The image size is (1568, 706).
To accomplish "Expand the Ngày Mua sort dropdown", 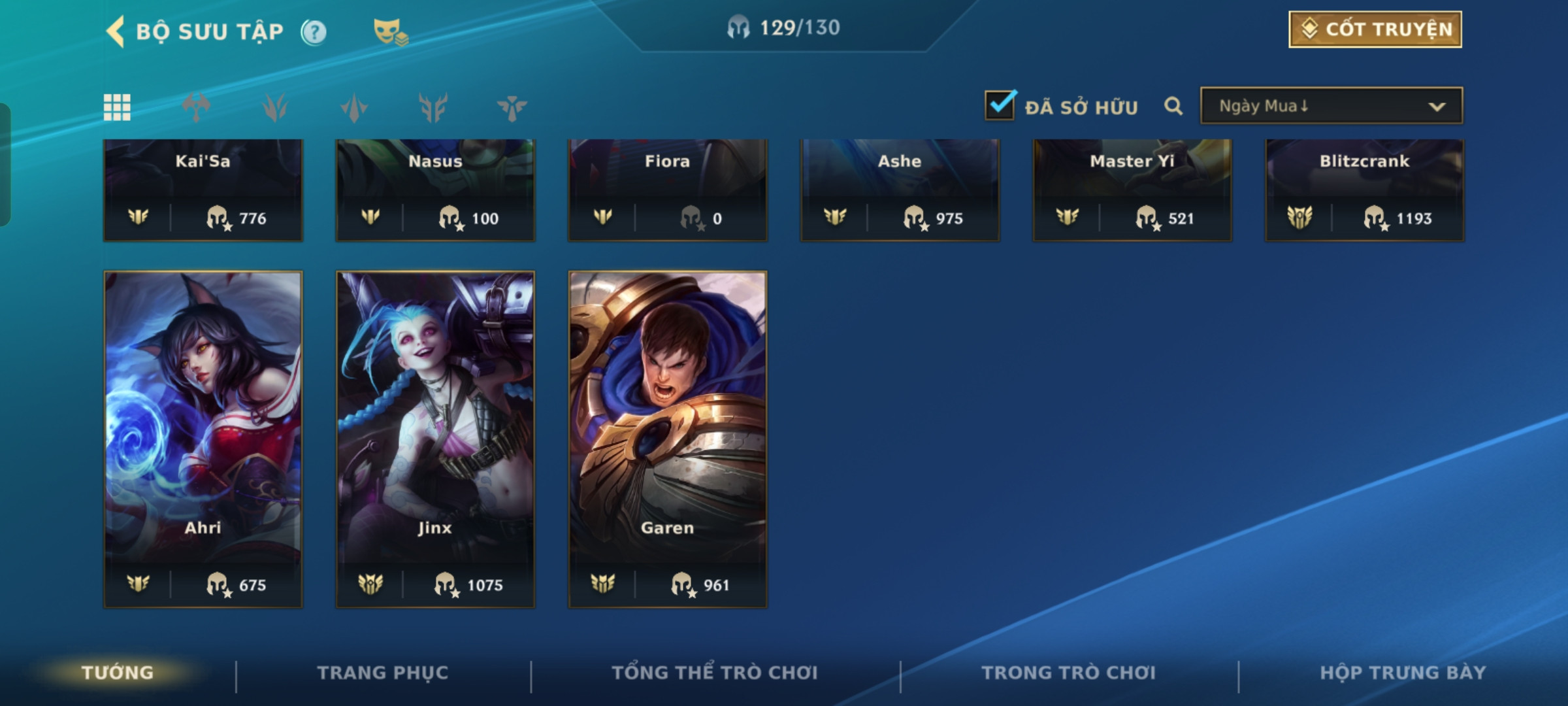I will click(1331, 106).
